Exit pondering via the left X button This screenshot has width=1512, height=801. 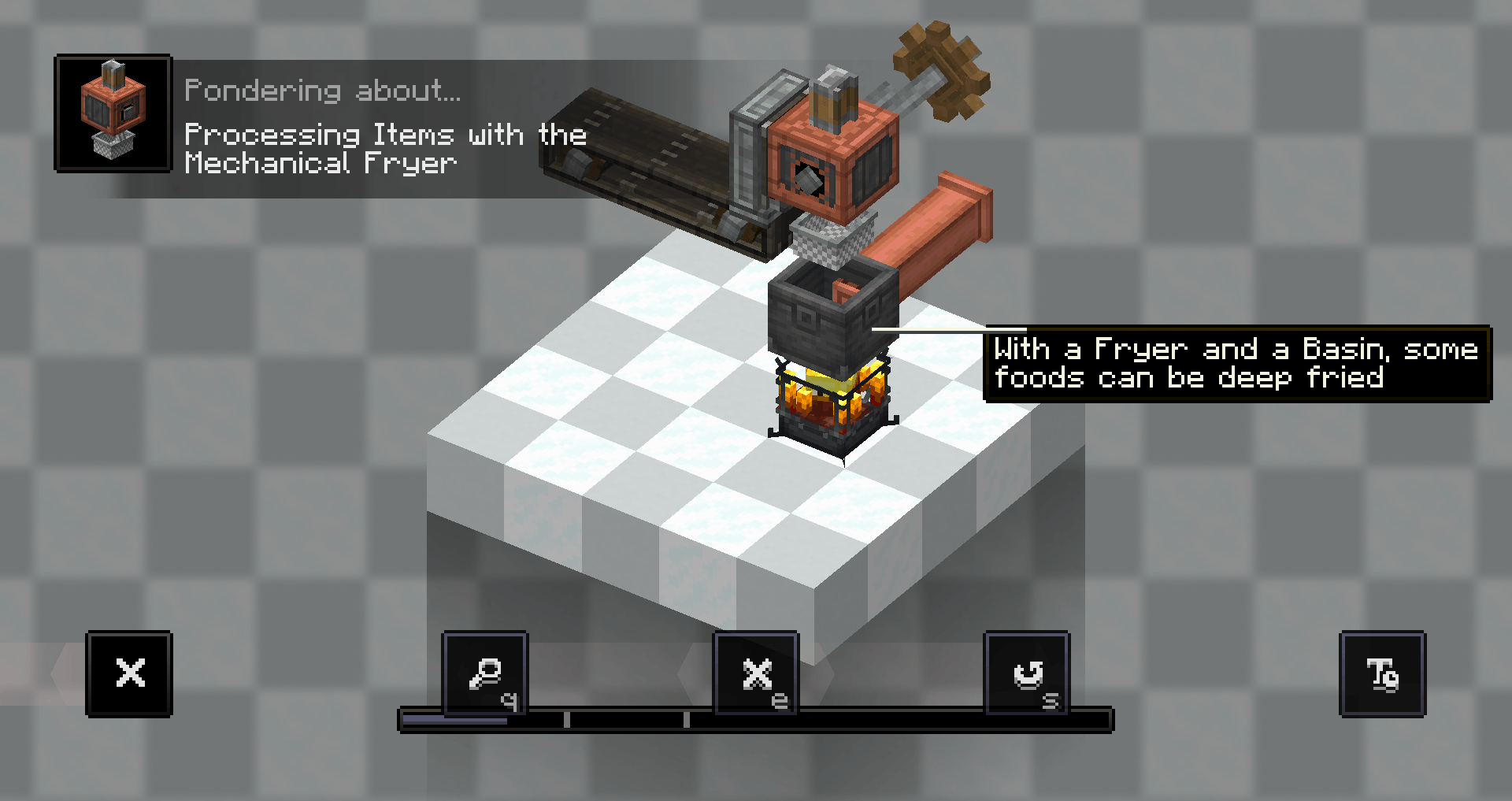[x=129, y=673]
